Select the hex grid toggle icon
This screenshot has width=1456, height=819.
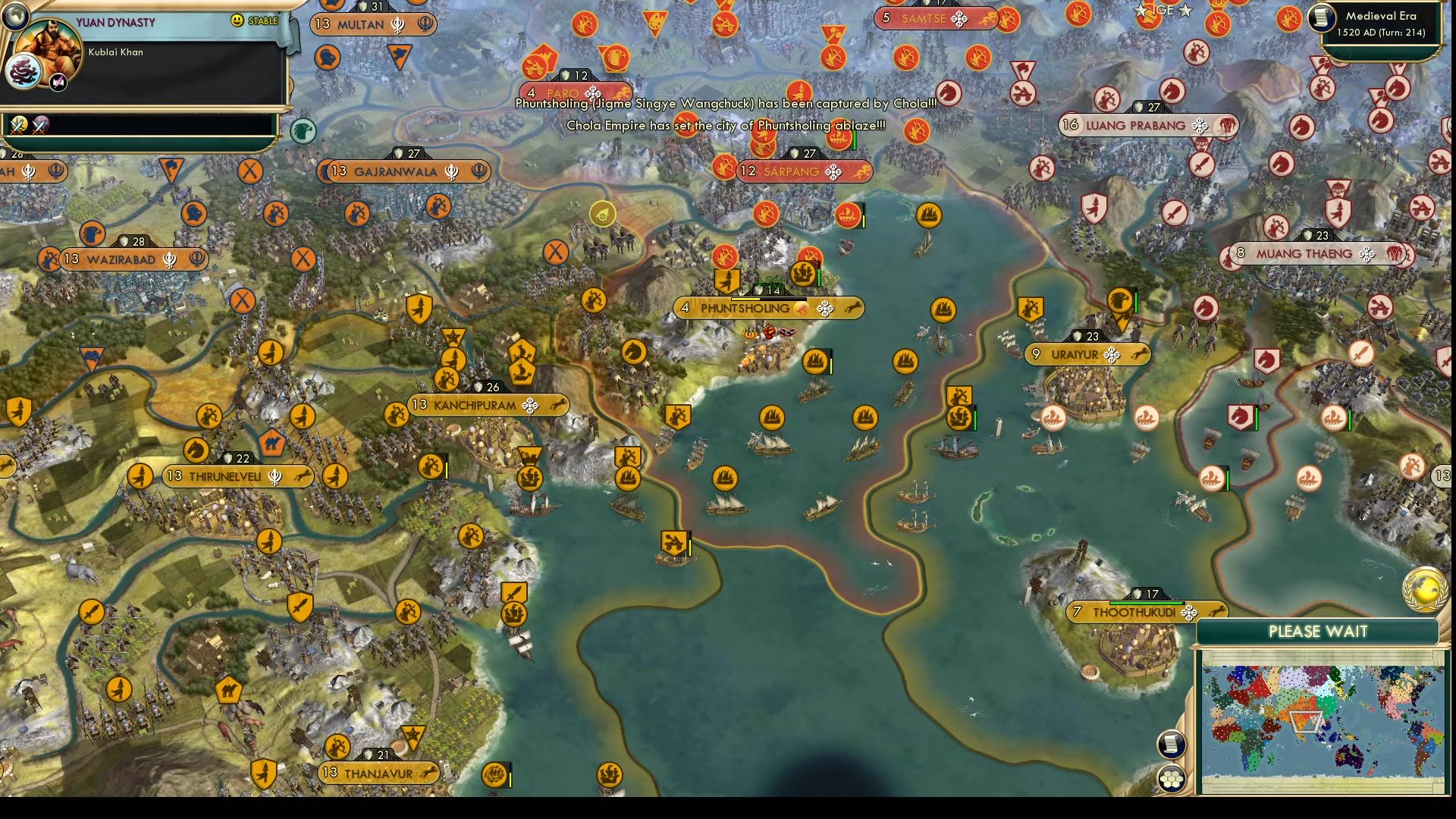[x=1171, y=779]
